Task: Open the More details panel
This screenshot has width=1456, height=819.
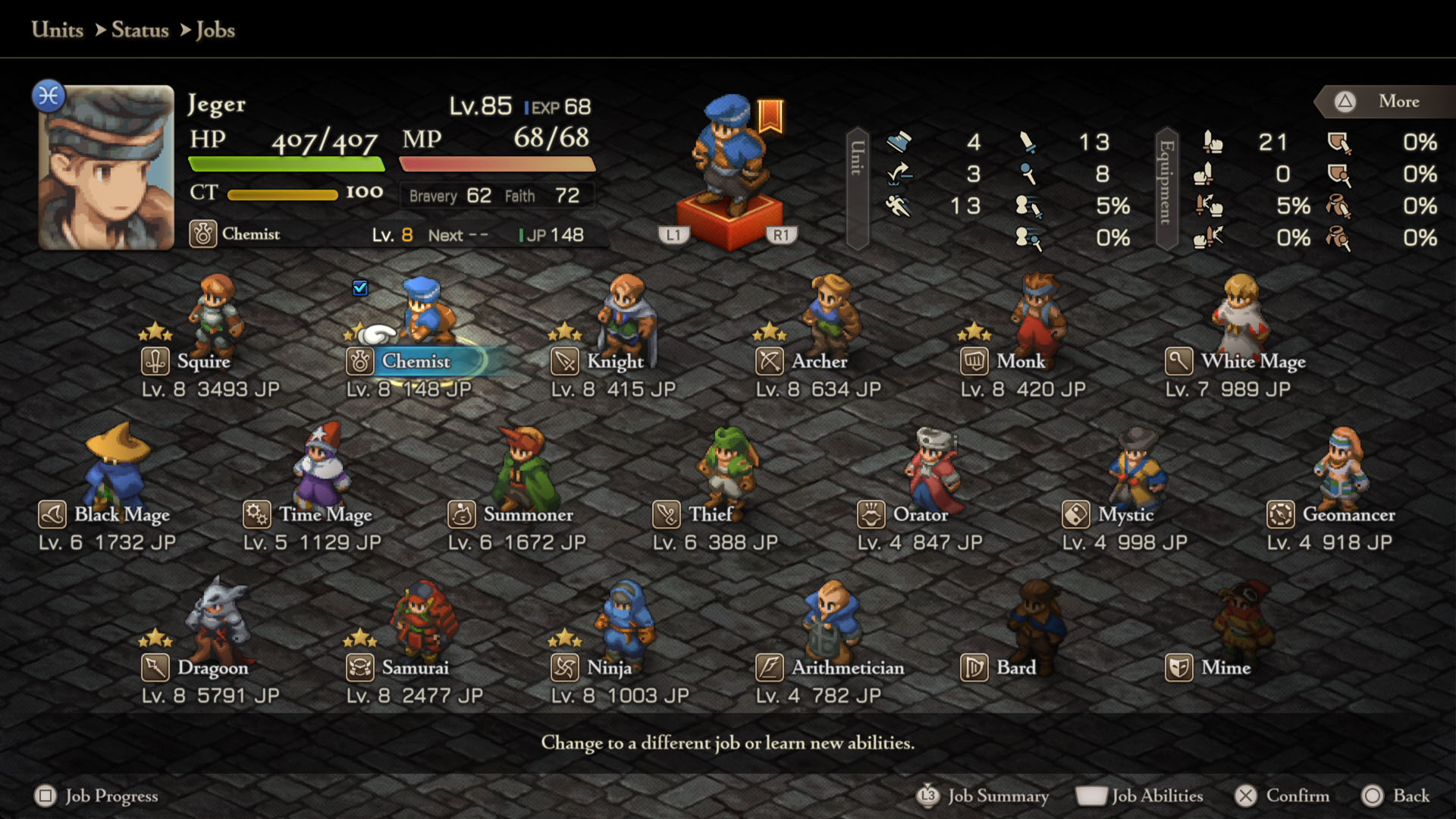Action: point(1398,102)
